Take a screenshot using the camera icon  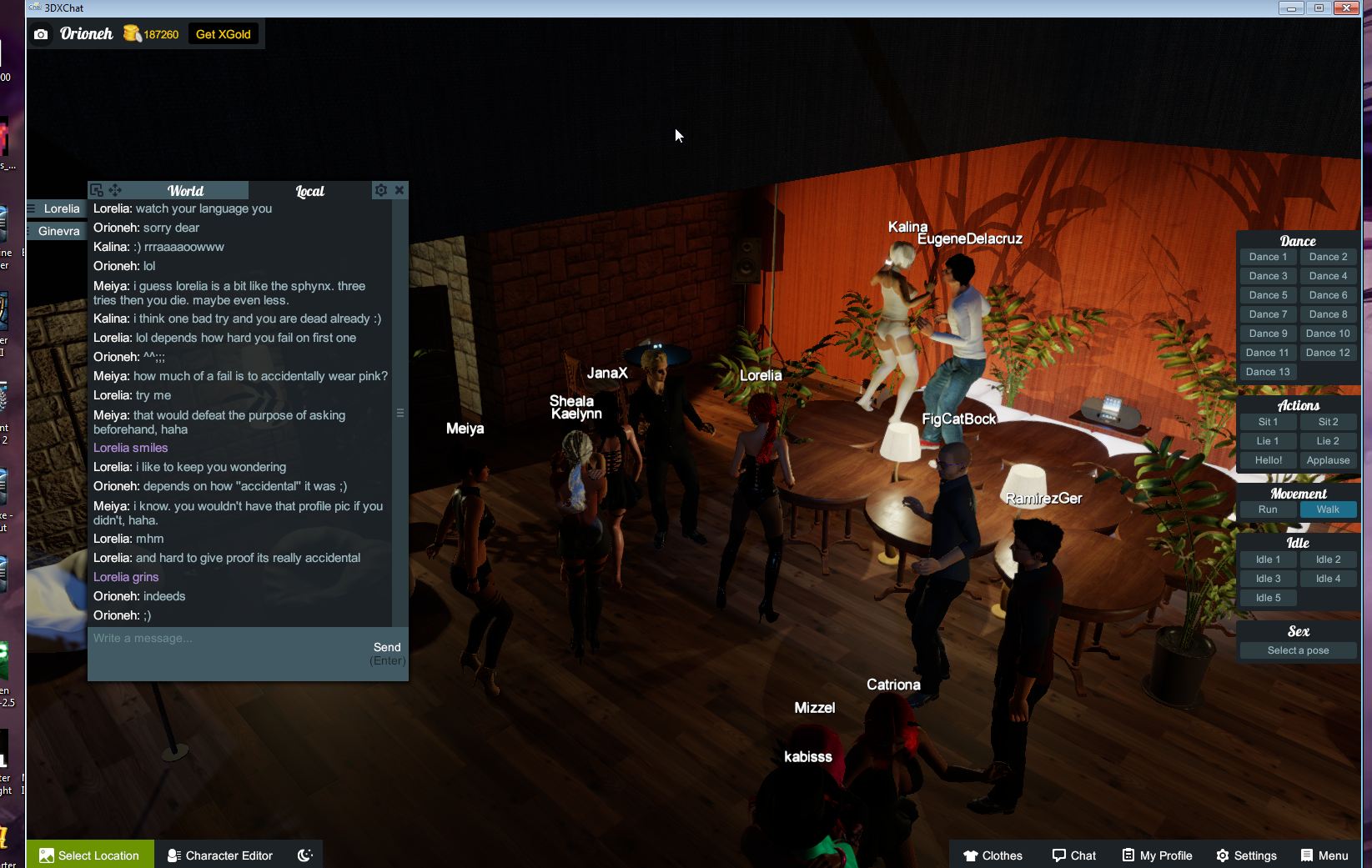point(41,34)
